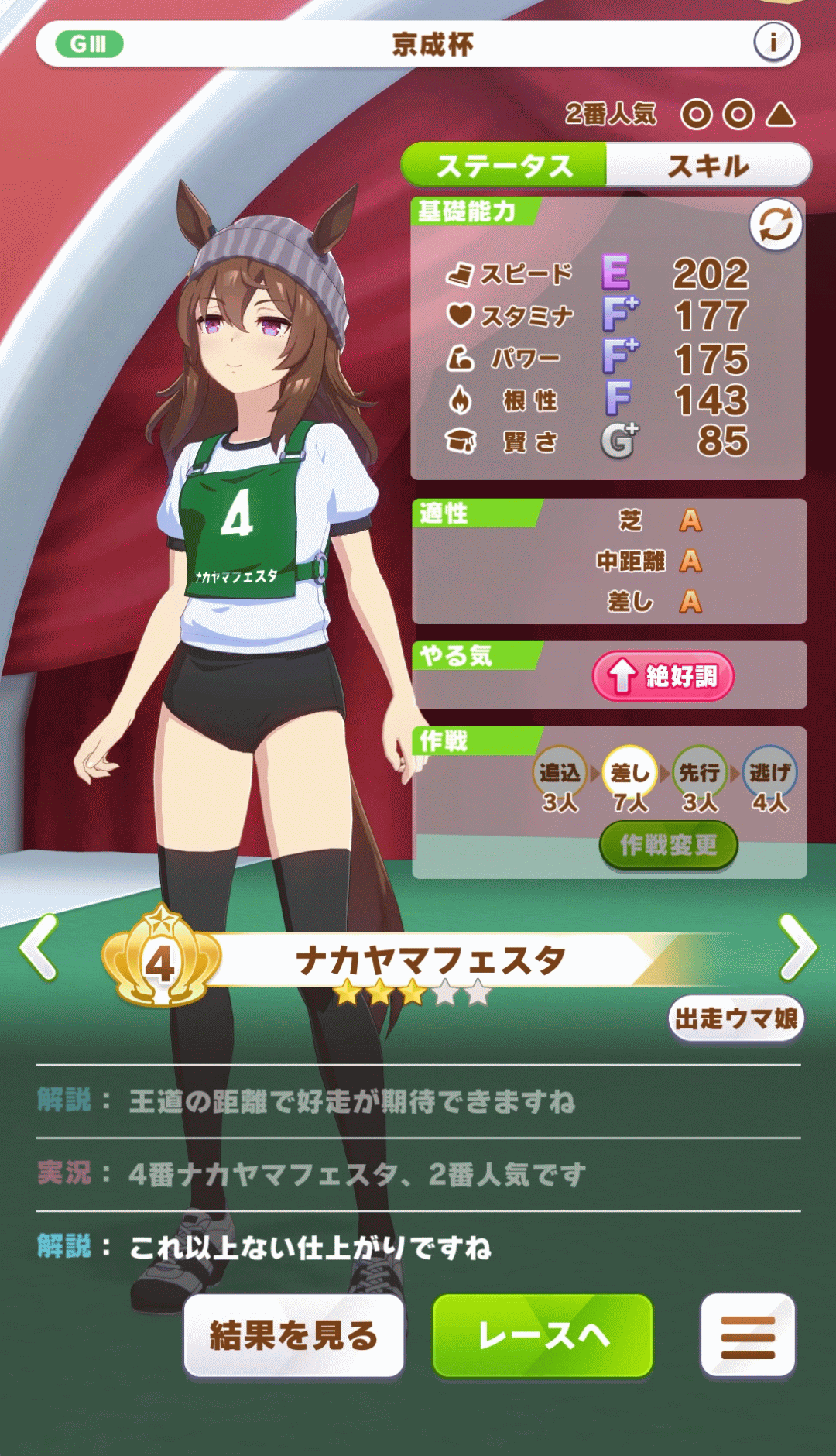This screenshot has height=1456, width=836.
Task: Click the 作戦変更 strategy change button
Action: coord(668,845)
